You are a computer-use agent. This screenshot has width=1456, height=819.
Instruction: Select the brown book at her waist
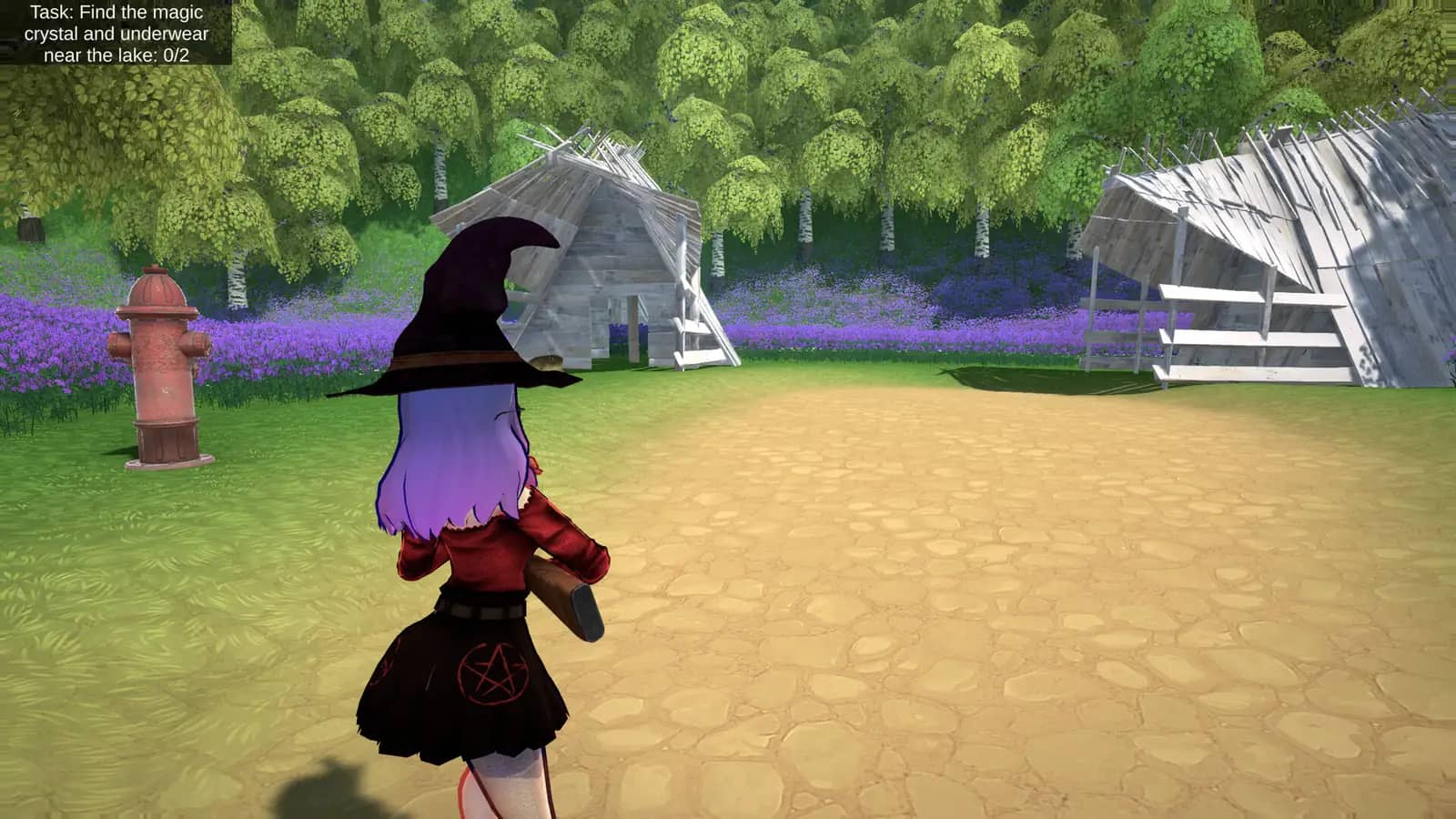coord(564,591)
